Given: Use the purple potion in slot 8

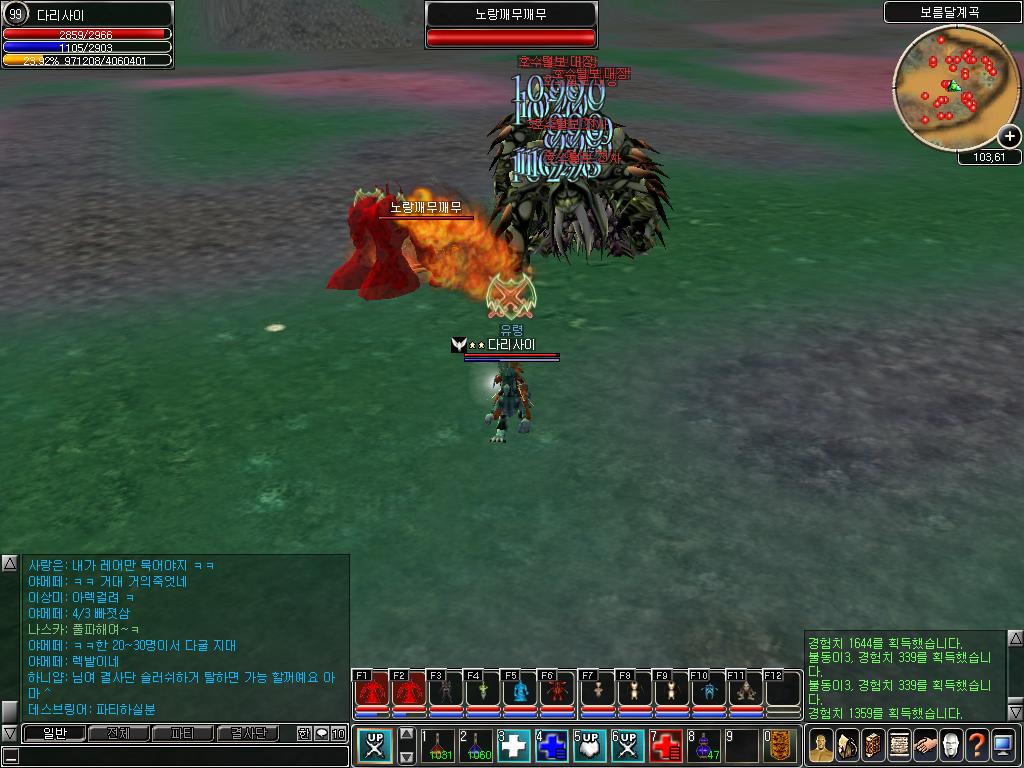Looking at the screenshot, I should point(704,745).
